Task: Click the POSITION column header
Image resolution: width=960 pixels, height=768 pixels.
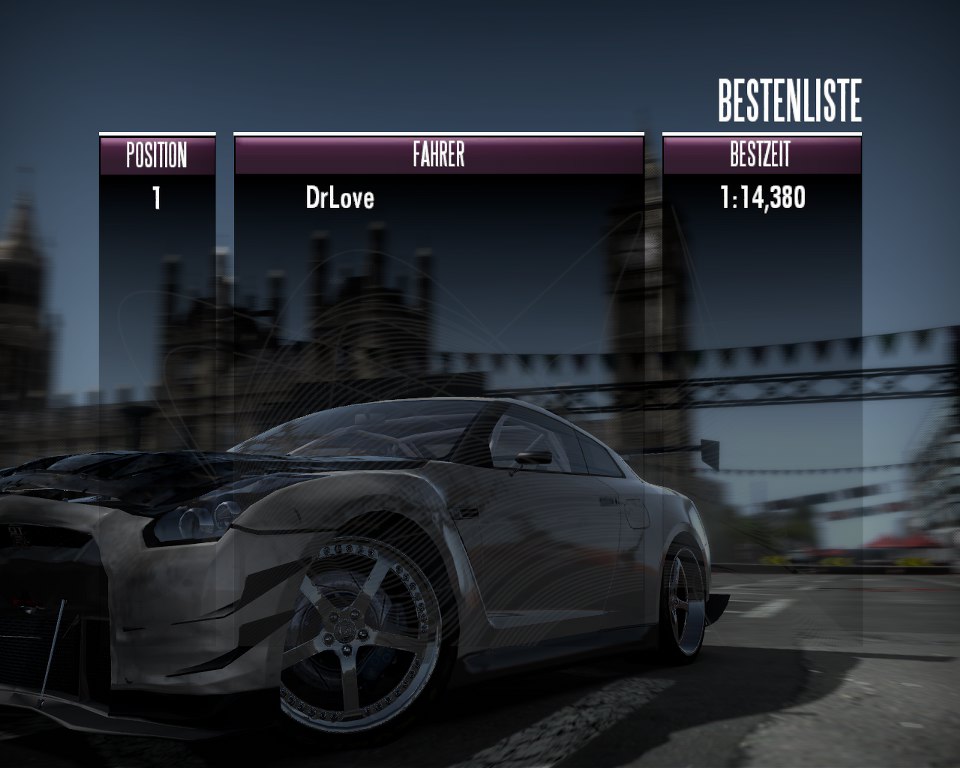Action: (x=156, y=155)
